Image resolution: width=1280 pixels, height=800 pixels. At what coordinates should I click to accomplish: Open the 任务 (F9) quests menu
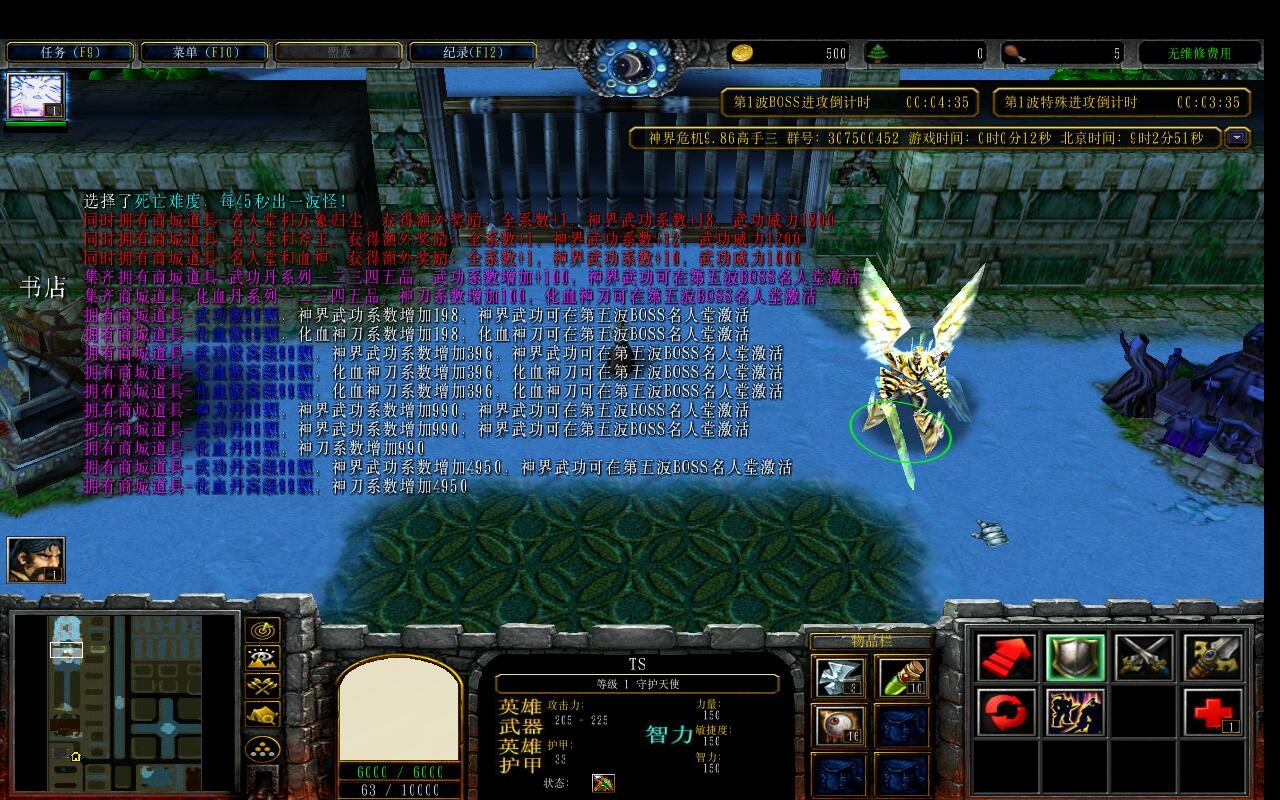click(x=70, y=52)
